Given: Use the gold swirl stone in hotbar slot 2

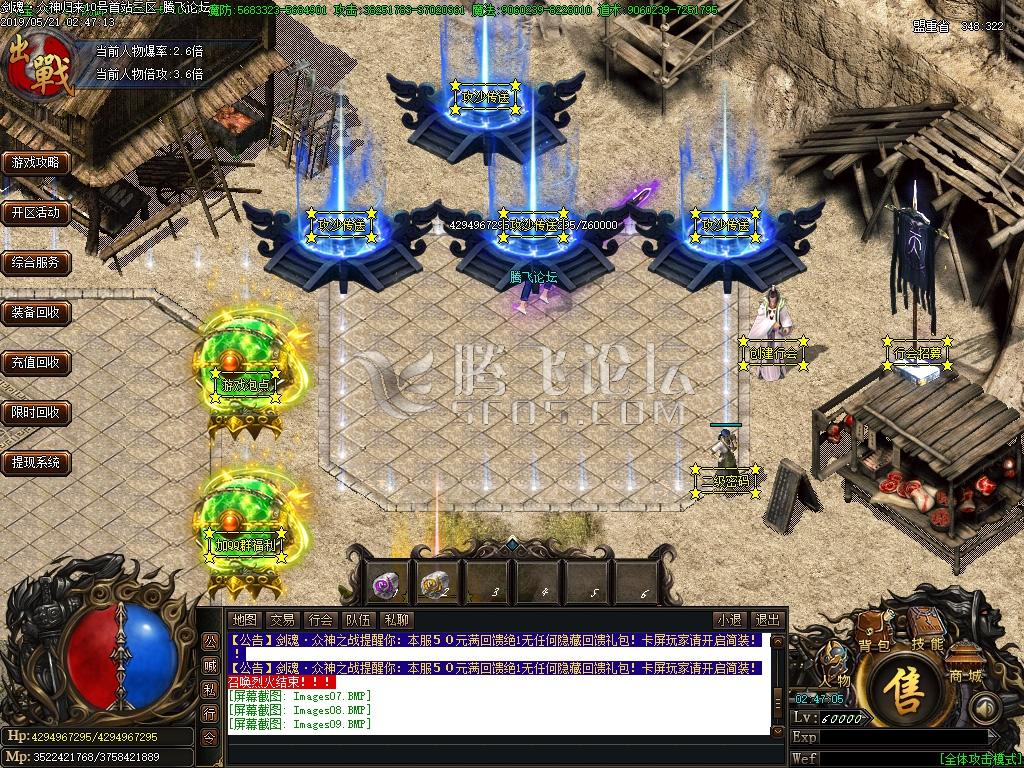Looking at the screenshot, I should pos(437,582).
